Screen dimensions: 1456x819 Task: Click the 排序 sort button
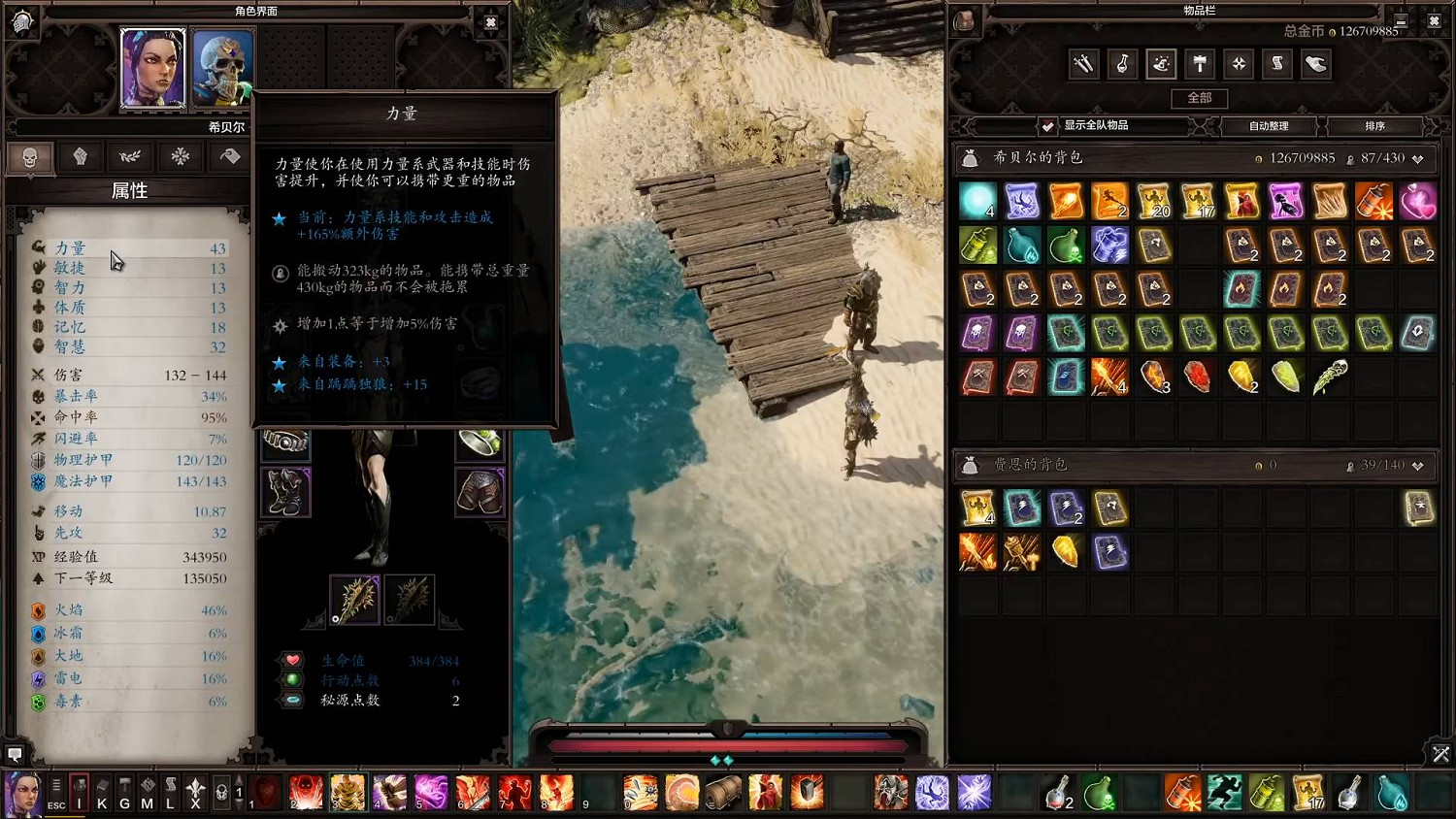[x=1376, y=125]
